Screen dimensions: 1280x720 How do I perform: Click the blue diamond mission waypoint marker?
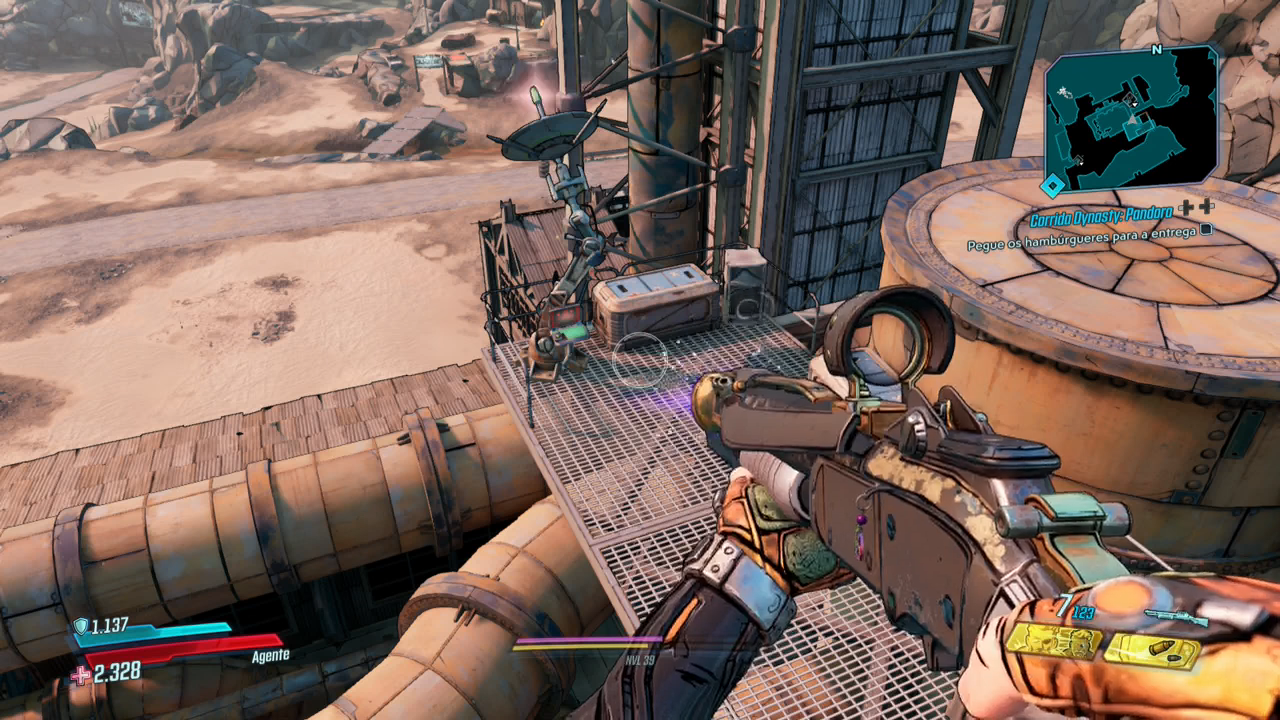click(x=1051, y=185)
